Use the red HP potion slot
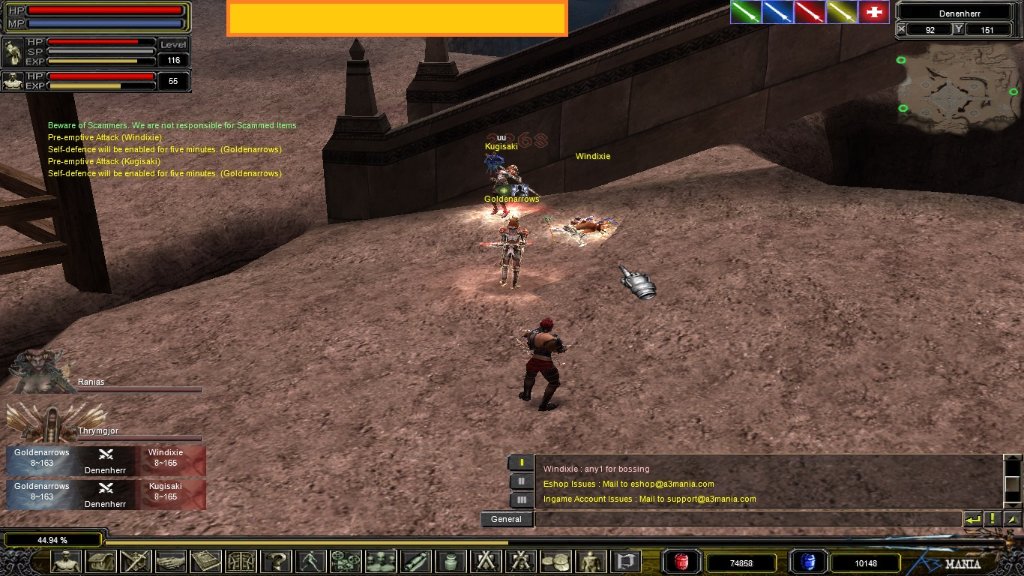The height and width of the screenshot is (576, 1024). coord(682,562)
